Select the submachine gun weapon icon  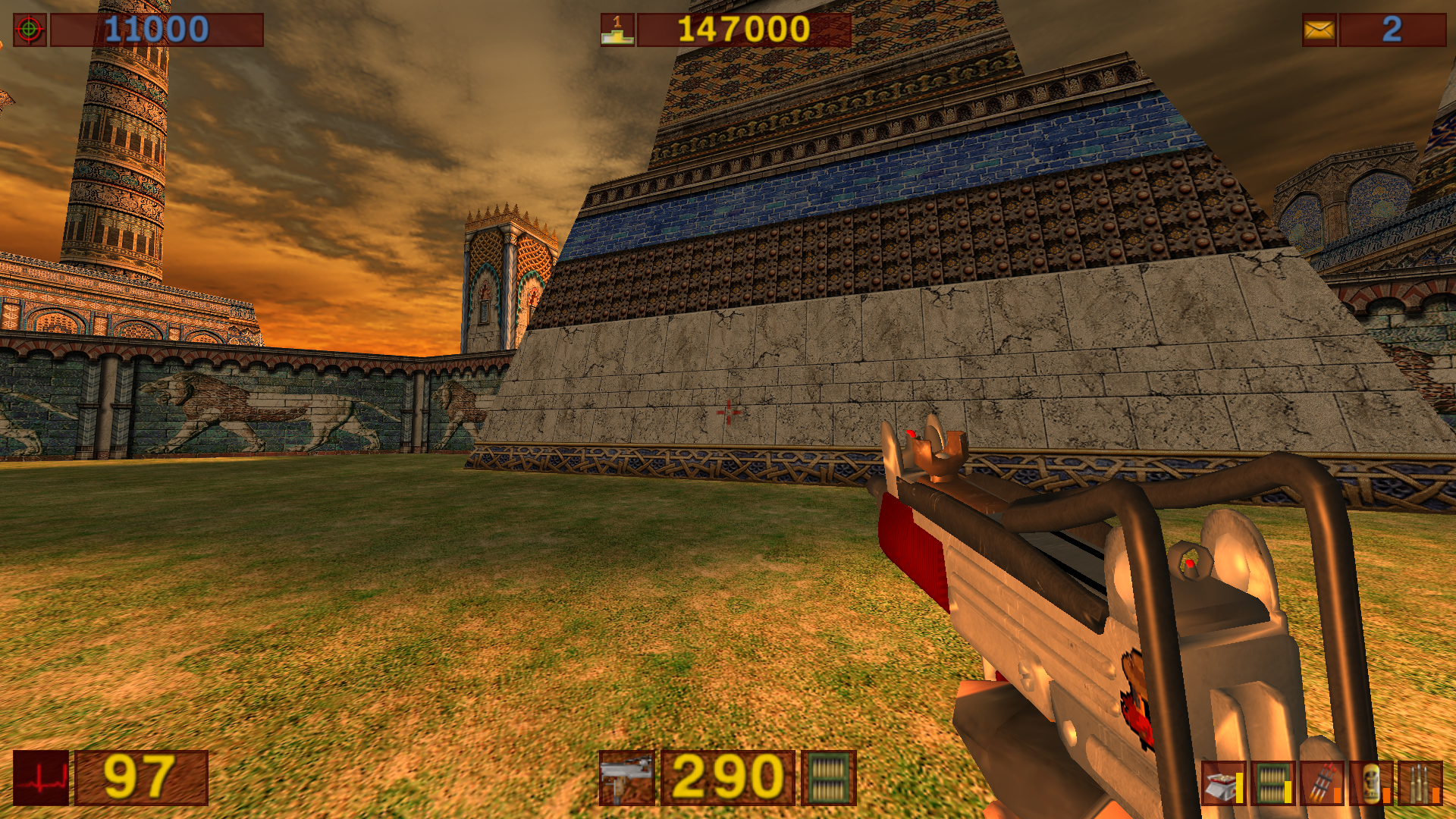(x=626, y=778)
